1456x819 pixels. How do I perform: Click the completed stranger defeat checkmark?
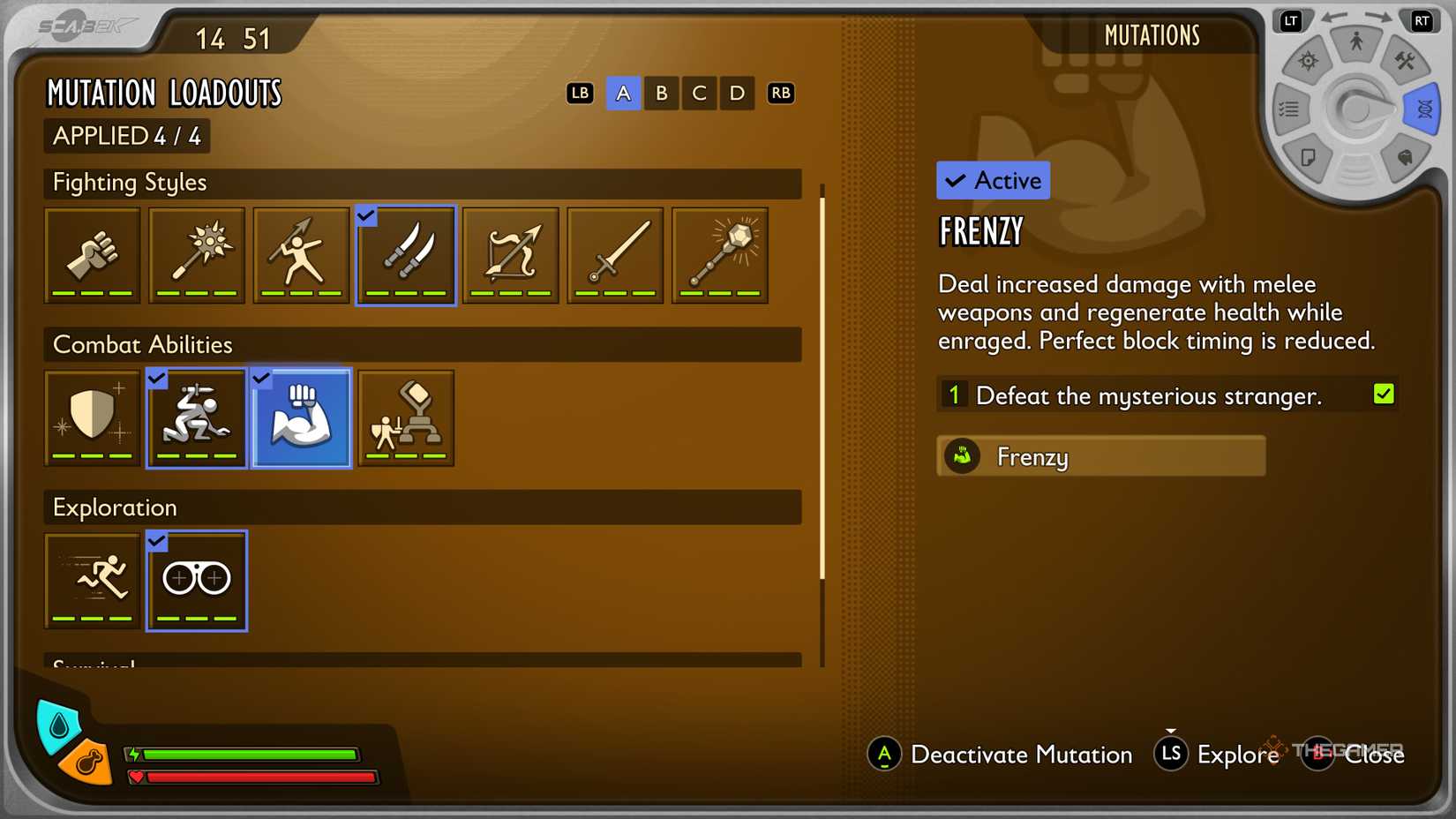click(1383, 392)
